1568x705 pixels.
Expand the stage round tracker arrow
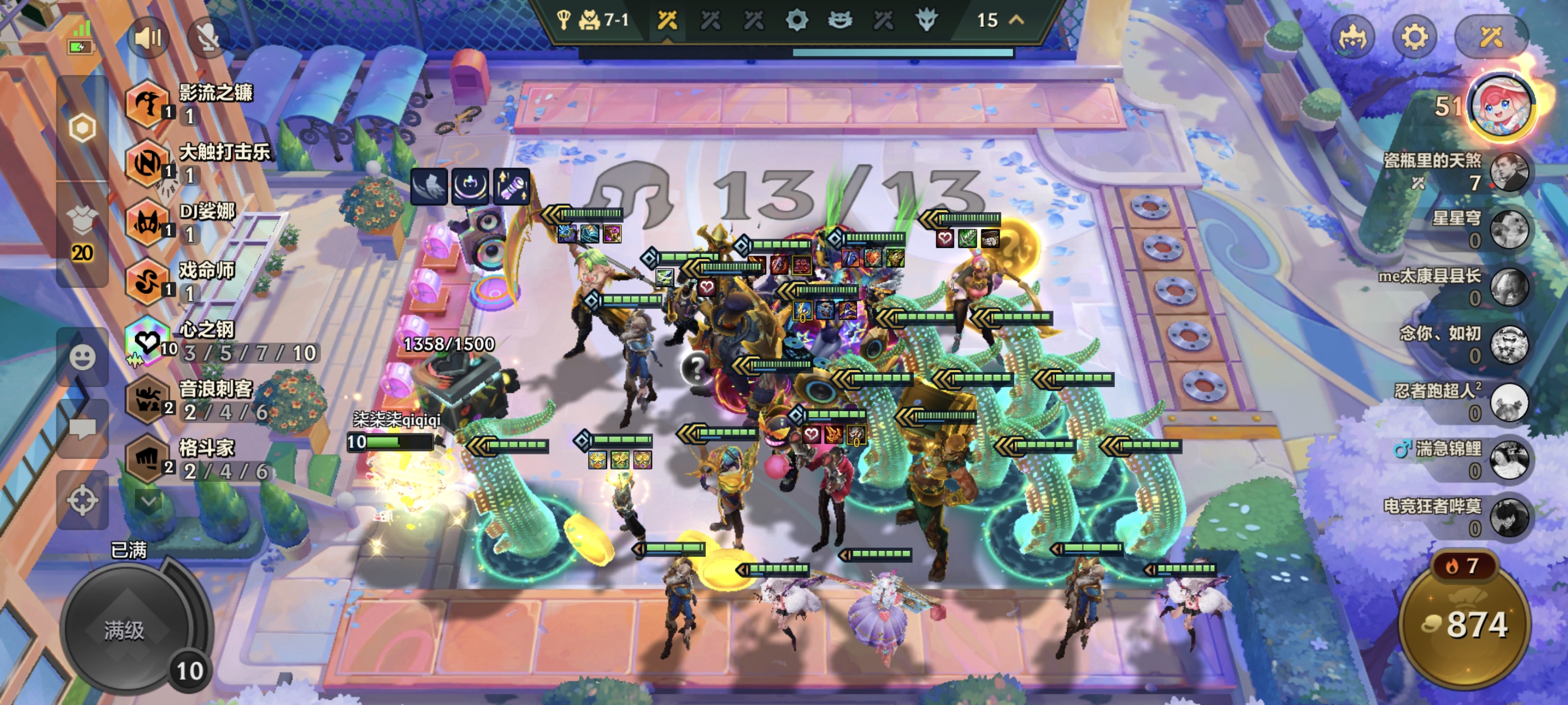pos(1017,20)
